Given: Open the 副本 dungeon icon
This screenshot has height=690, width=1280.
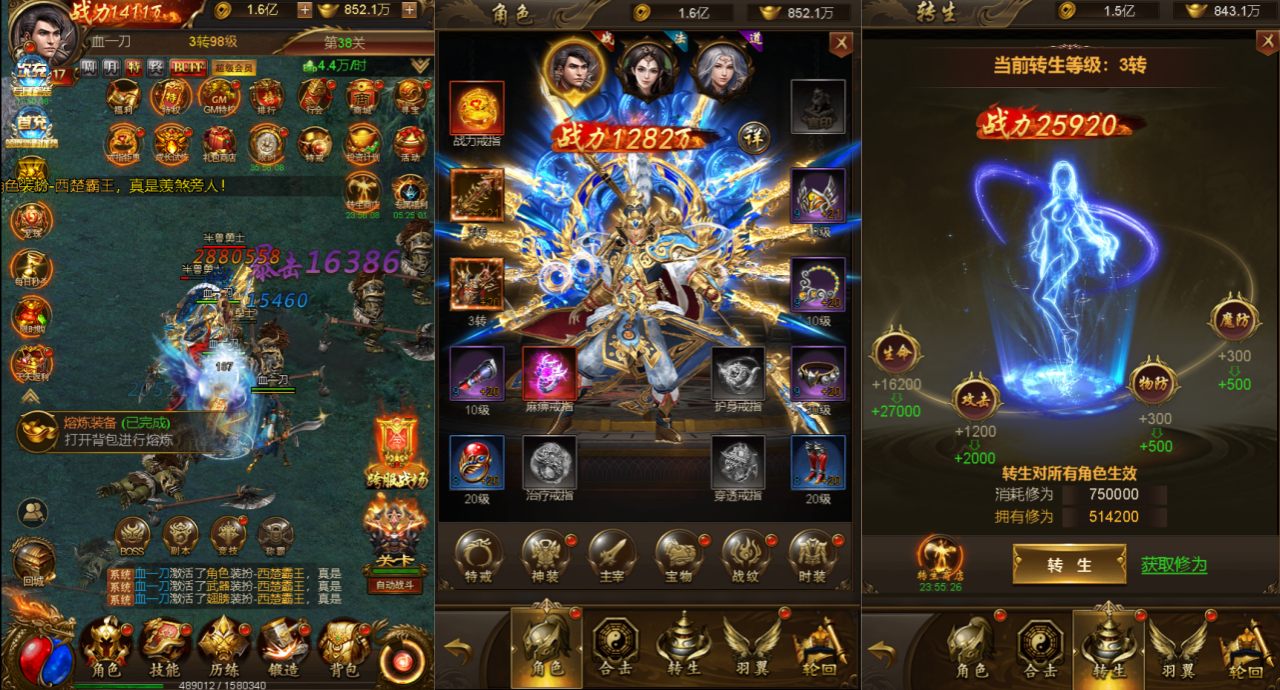Looking at the screenshot, I should 181,536.
